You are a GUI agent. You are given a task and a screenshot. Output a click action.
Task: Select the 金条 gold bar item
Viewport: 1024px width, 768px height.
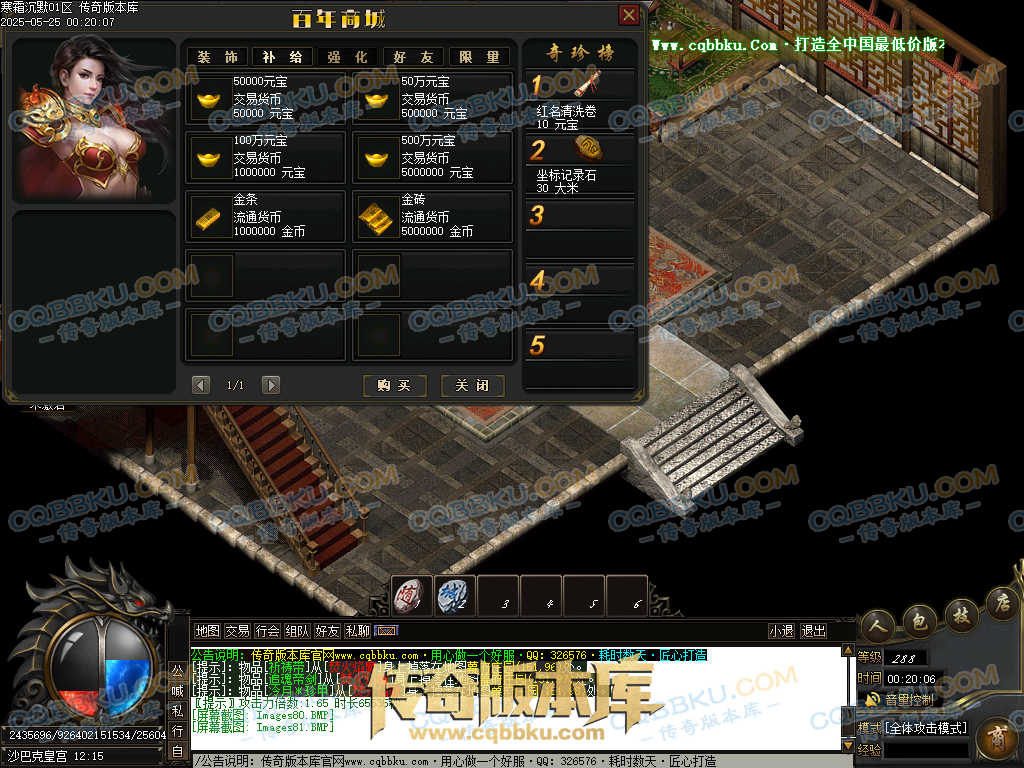tap(265, 216)
